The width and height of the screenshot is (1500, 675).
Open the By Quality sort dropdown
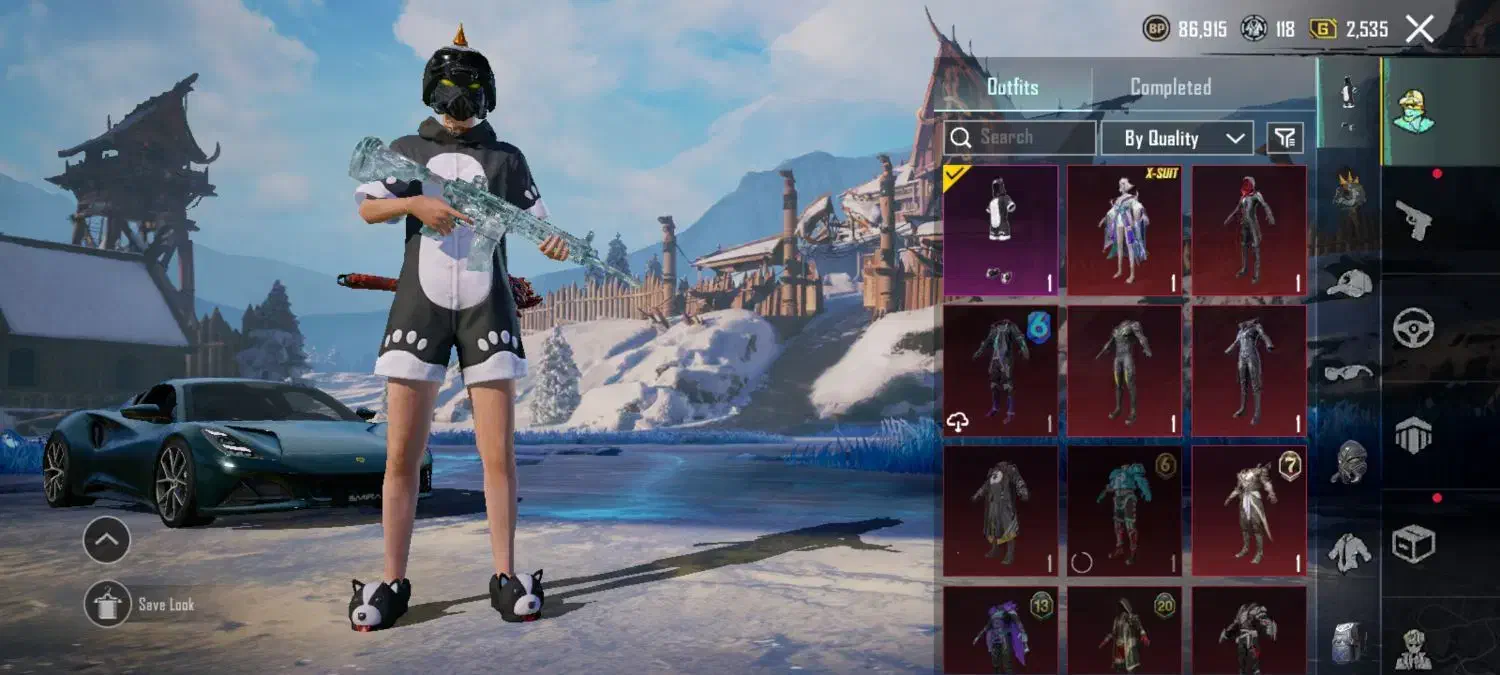point(1178,138)
